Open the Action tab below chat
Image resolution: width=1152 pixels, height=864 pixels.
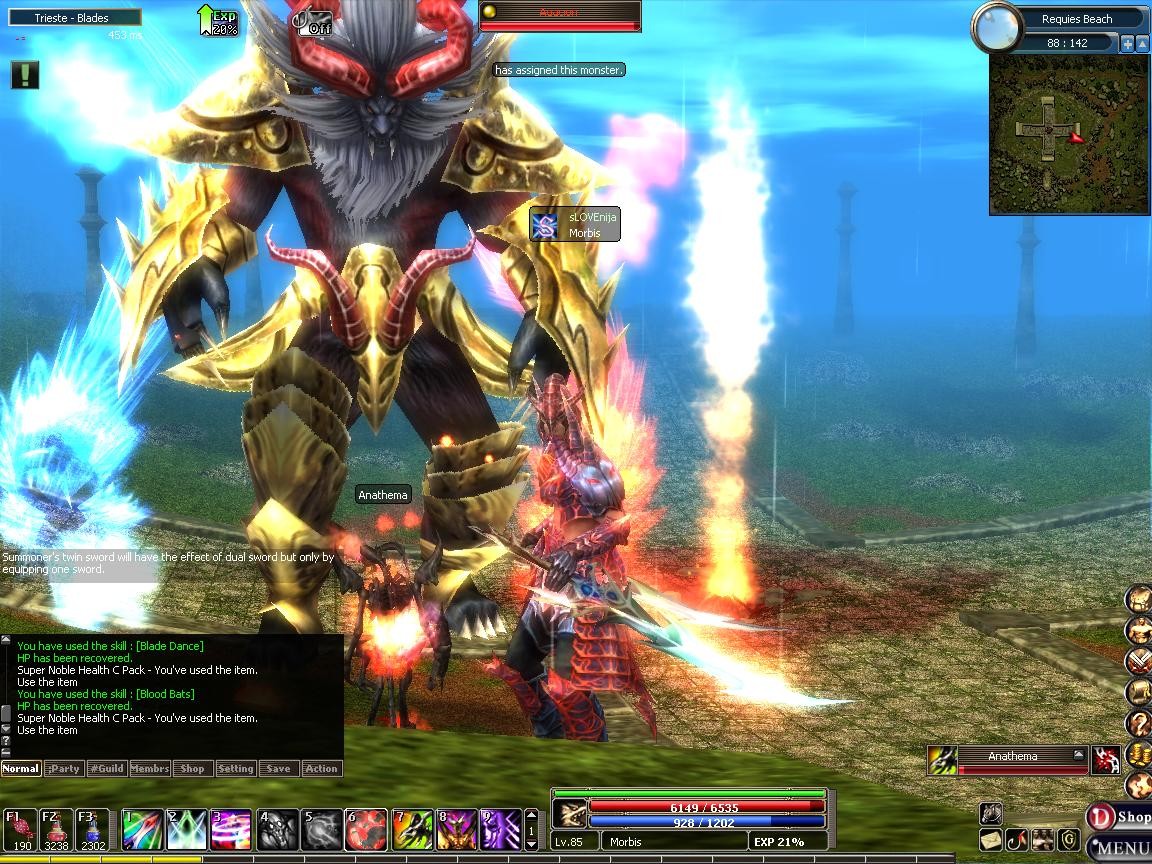click(321, 769)
